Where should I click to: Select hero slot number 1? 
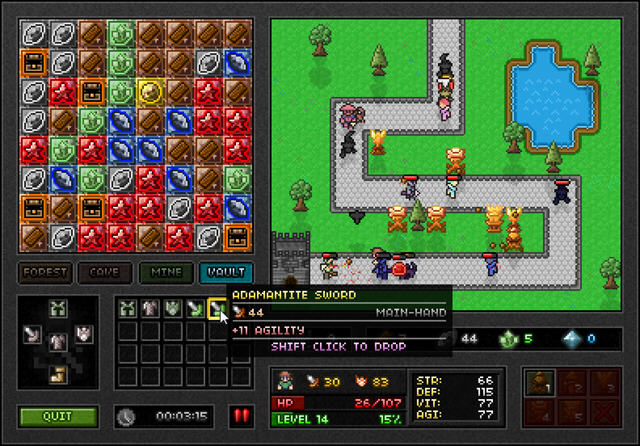[541, 380]
